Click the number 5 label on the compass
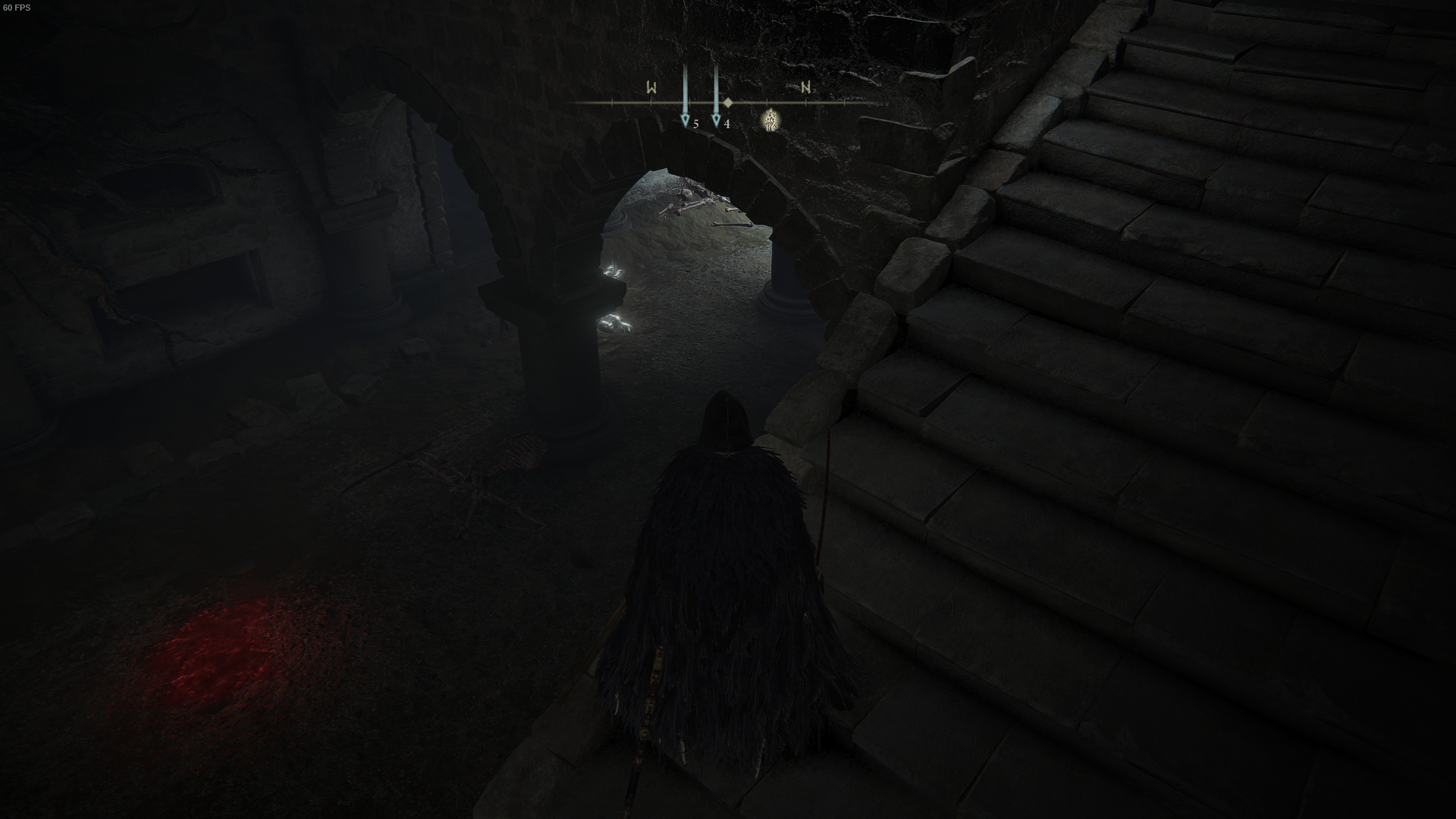The height and width of the screenshot is (819, 1456). (696, 125)
